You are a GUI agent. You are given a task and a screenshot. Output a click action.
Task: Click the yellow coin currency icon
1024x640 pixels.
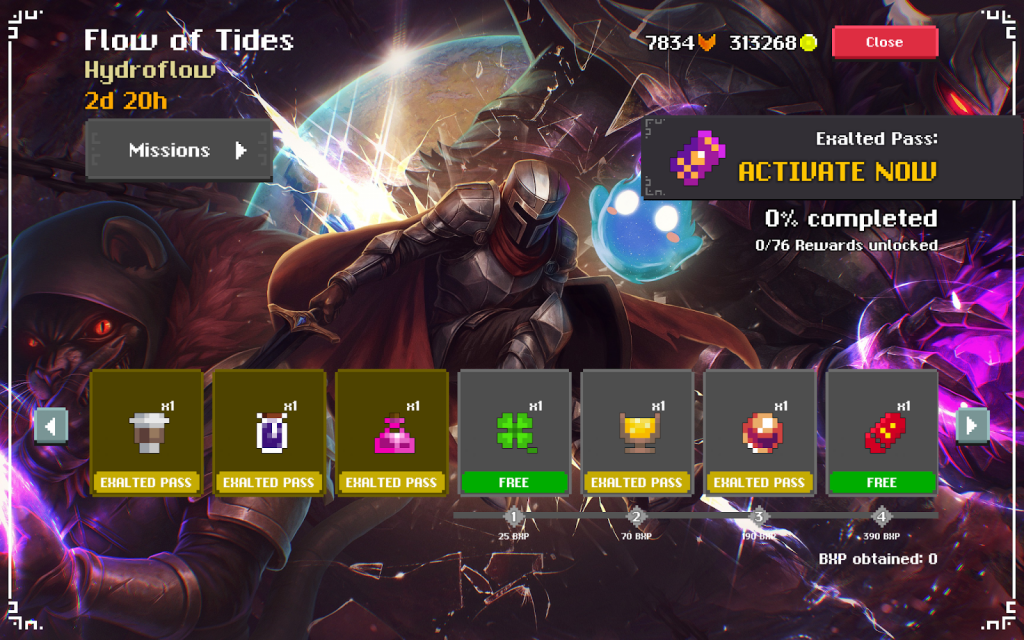pos(809,43)
